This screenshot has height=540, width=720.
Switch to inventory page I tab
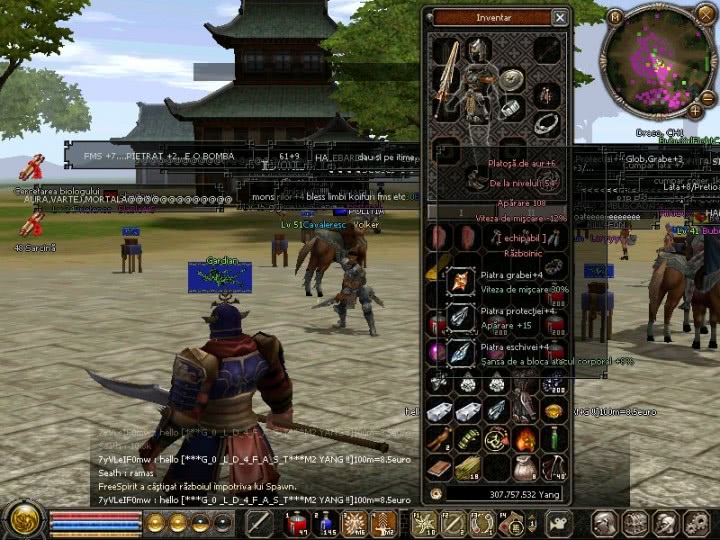[x=462, y=212]
